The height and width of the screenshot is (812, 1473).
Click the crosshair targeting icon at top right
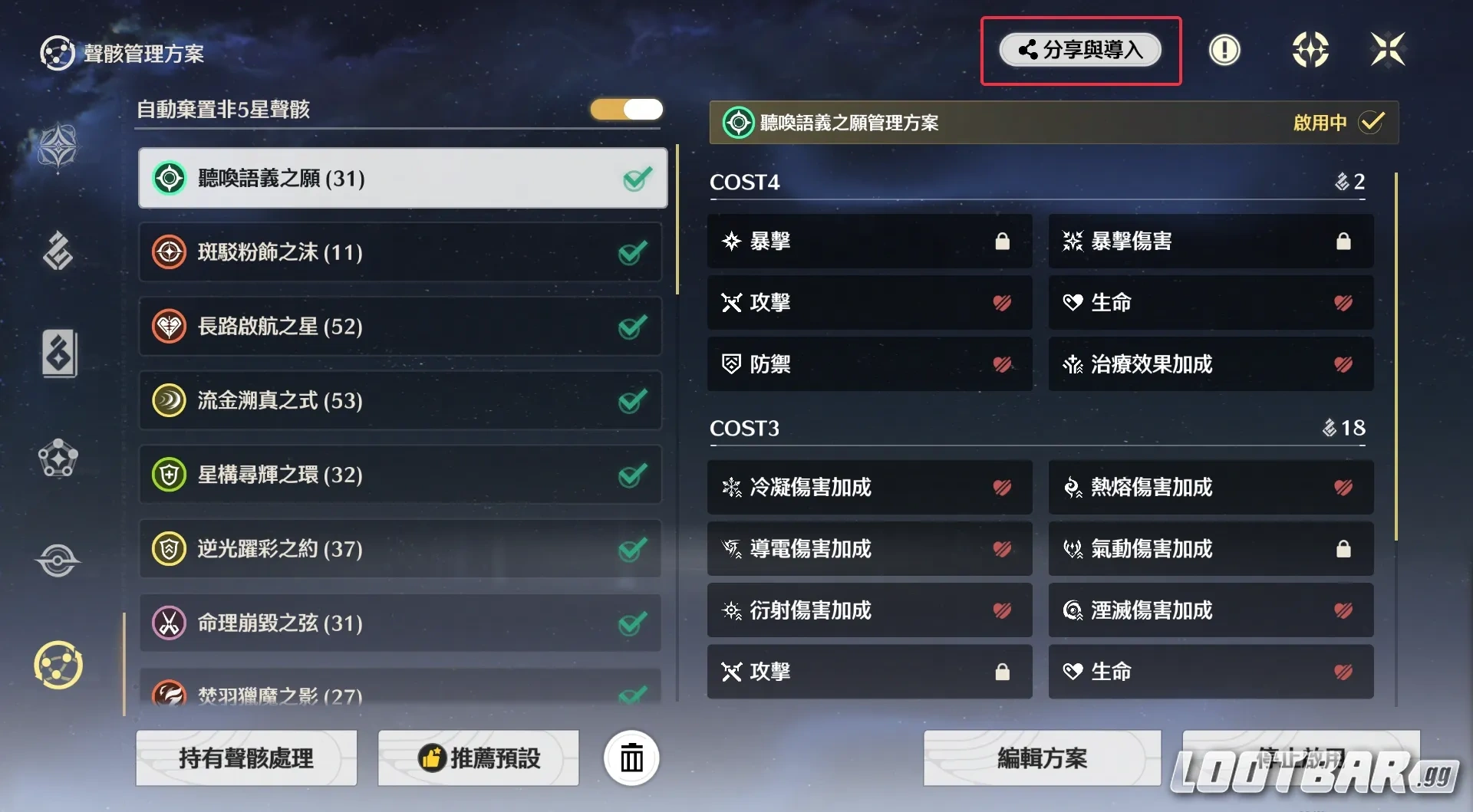pos(1310,49)
